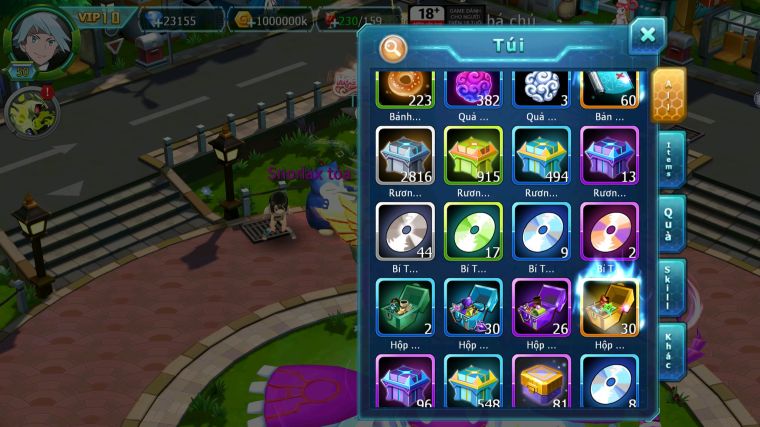The image size is (760, 427).
Task: Open the inventory search magnifier
Action: coord(393,47)
